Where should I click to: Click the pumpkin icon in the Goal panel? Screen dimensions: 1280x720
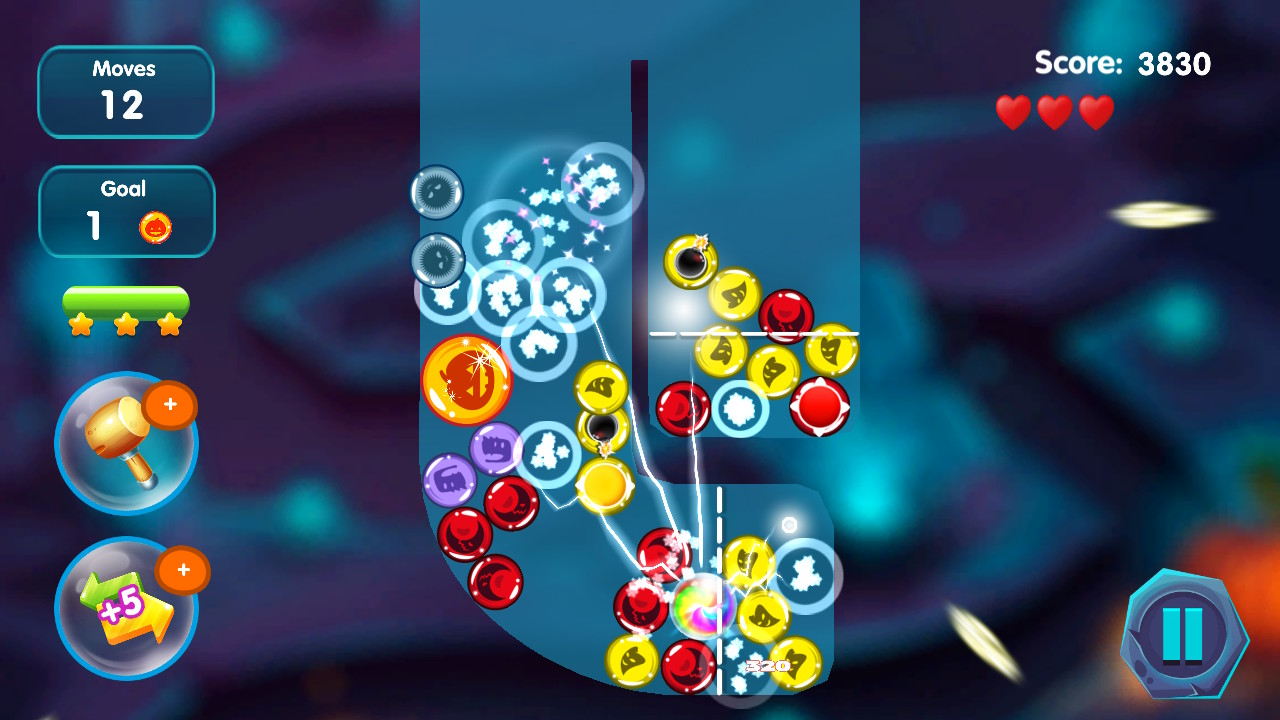[x=154, y=224]
